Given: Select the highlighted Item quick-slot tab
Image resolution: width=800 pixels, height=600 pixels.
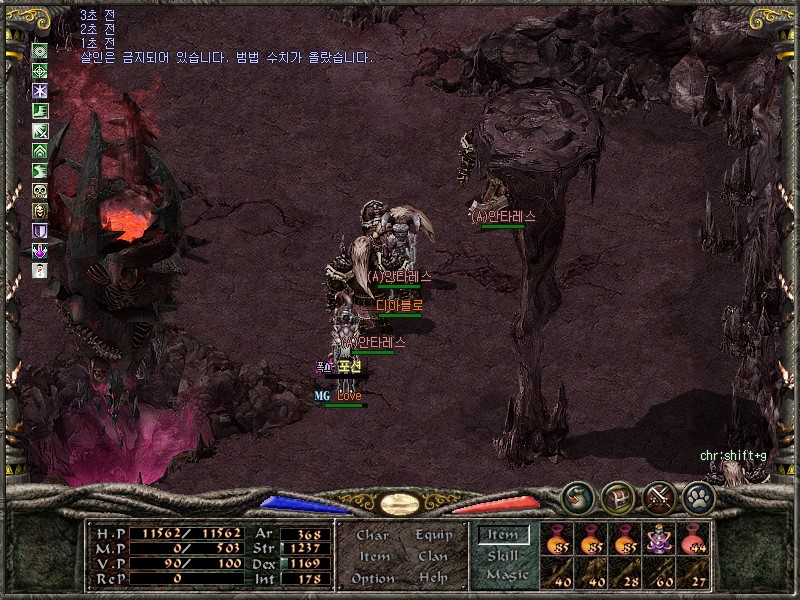Looking at the screenshot, I should (503, 535).
